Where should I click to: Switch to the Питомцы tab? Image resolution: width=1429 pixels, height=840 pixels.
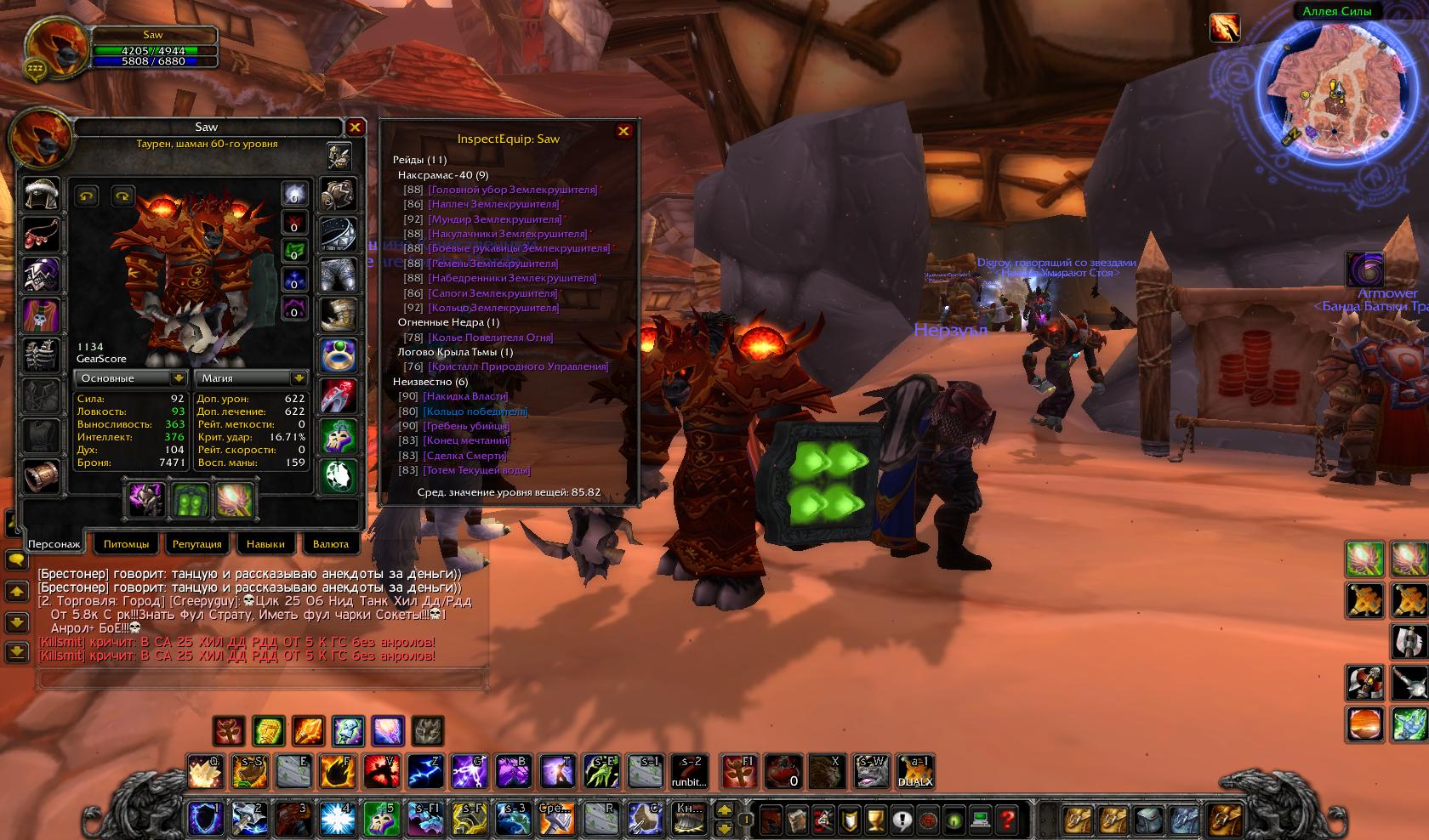[126, 544]
